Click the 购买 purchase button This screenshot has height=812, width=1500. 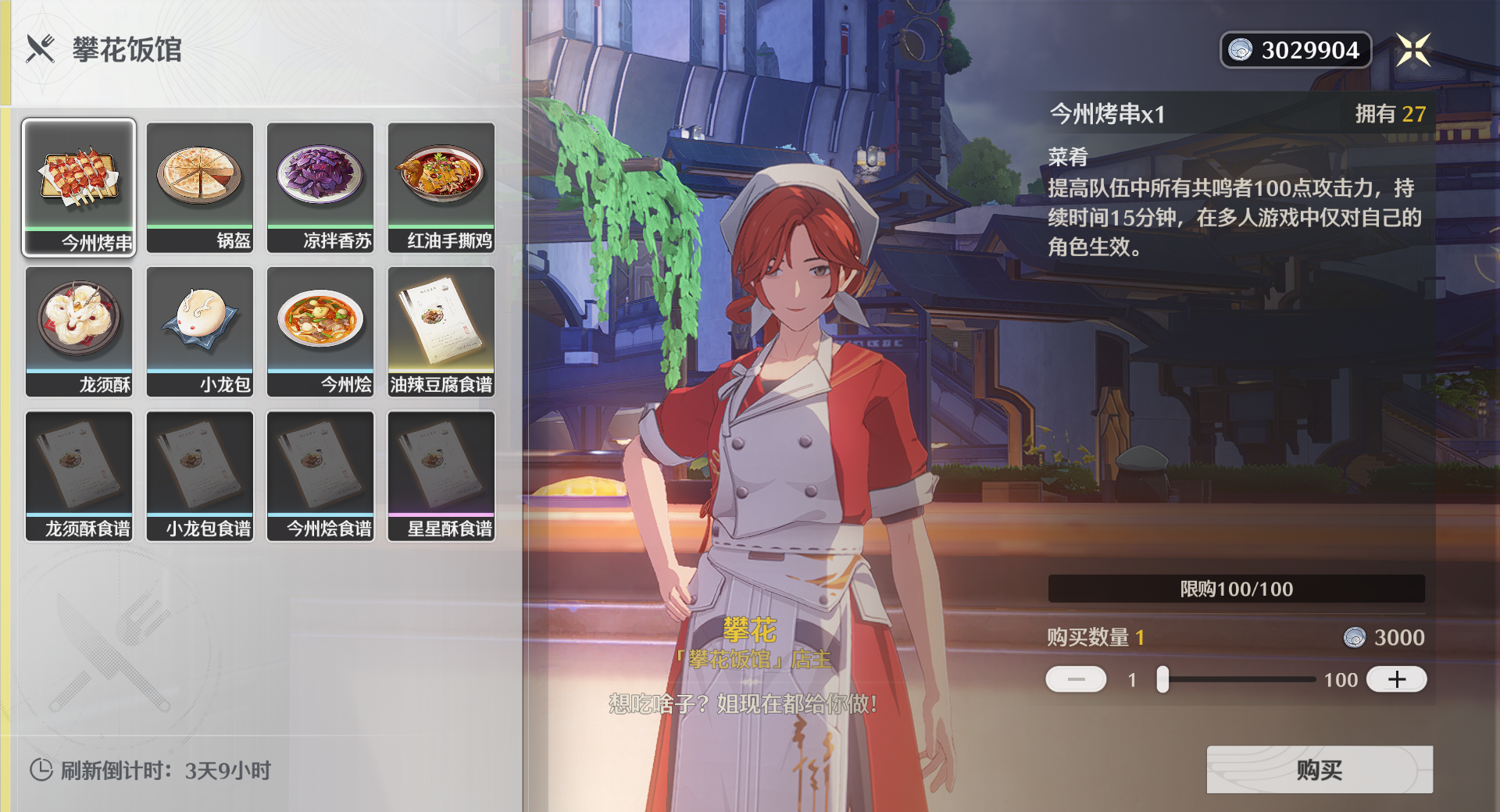coord(1319,770)
